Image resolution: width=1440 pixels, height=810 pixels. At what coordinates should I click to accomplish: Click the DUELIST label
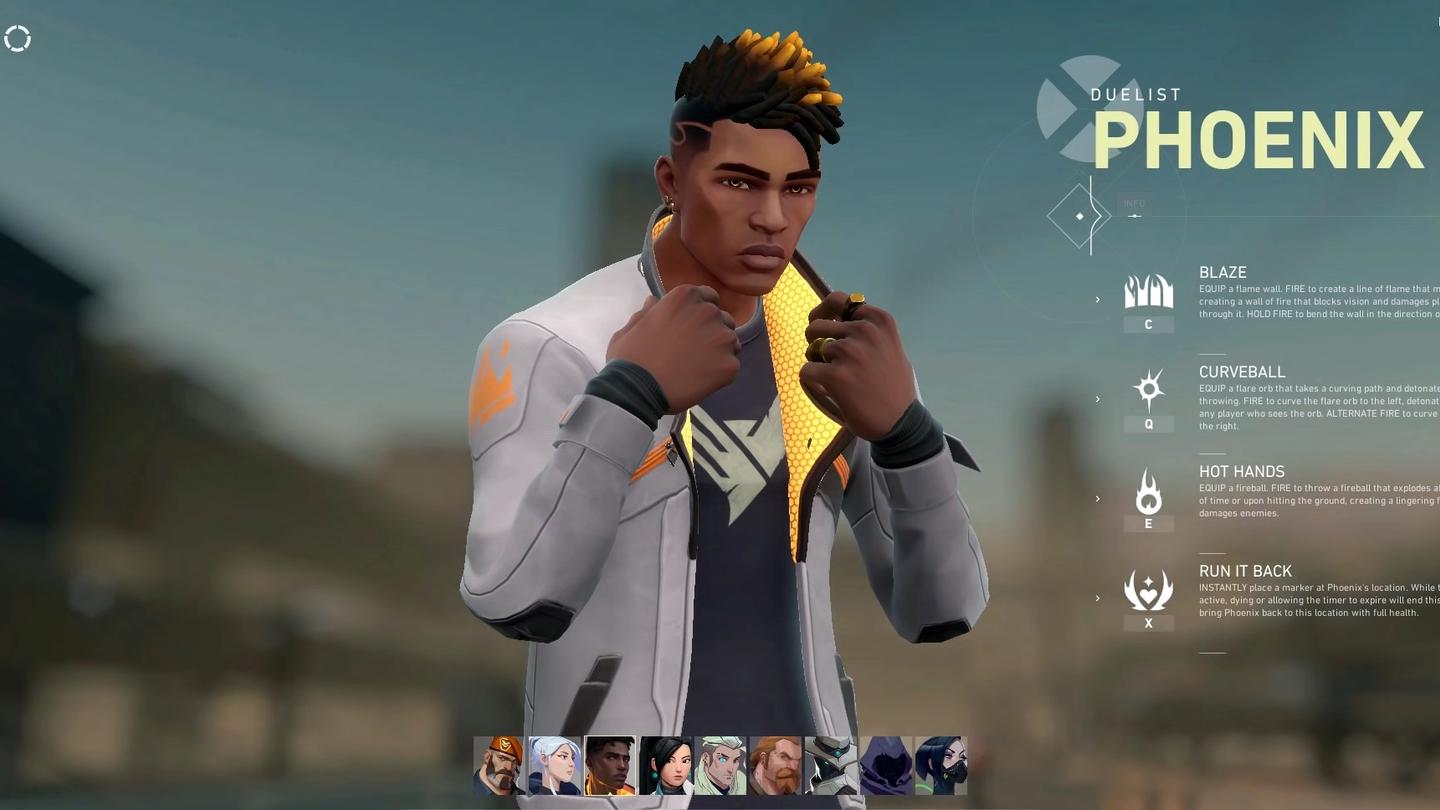pyautogui.click(x=1136, y=94)
